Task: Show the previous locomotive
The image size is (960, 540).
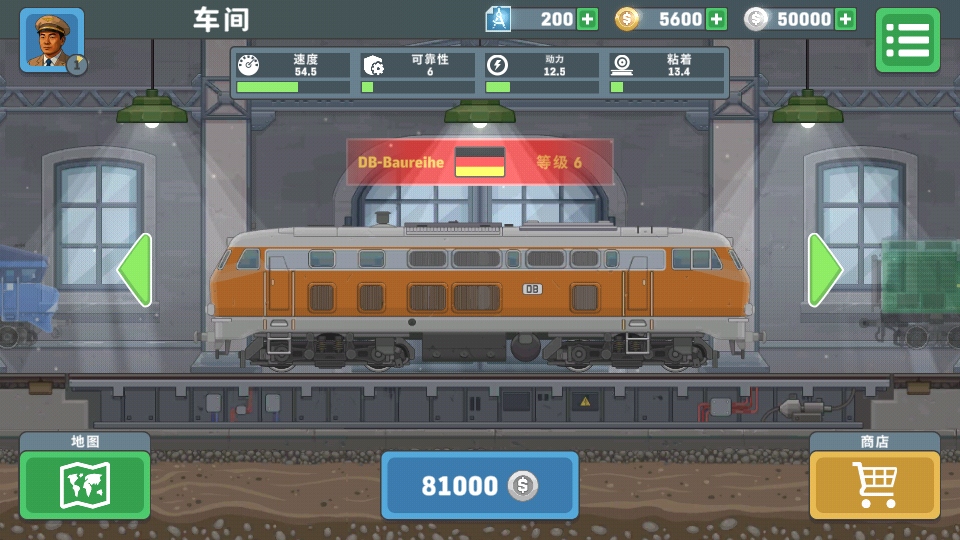Action: tap(135, 270)
